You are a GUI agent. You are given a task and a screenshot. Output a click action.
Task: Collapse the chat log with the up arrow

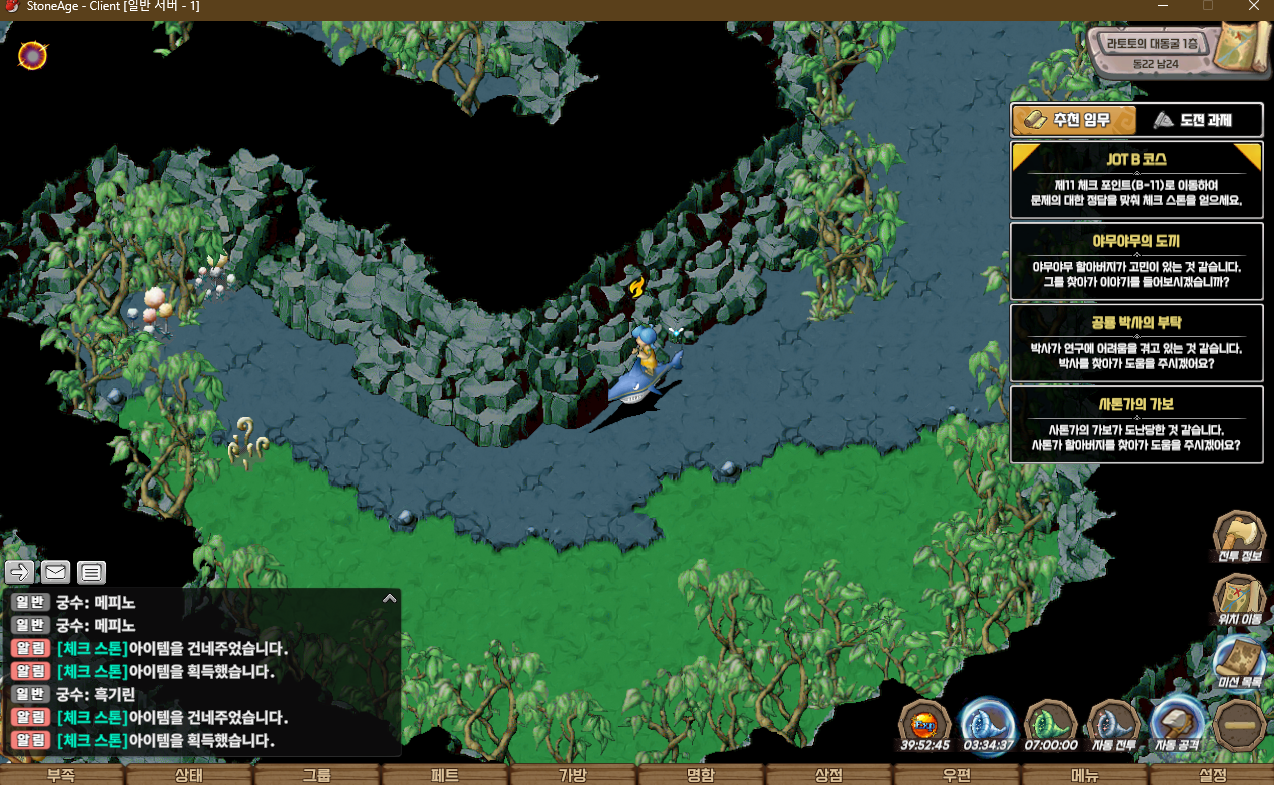point(390,598)
